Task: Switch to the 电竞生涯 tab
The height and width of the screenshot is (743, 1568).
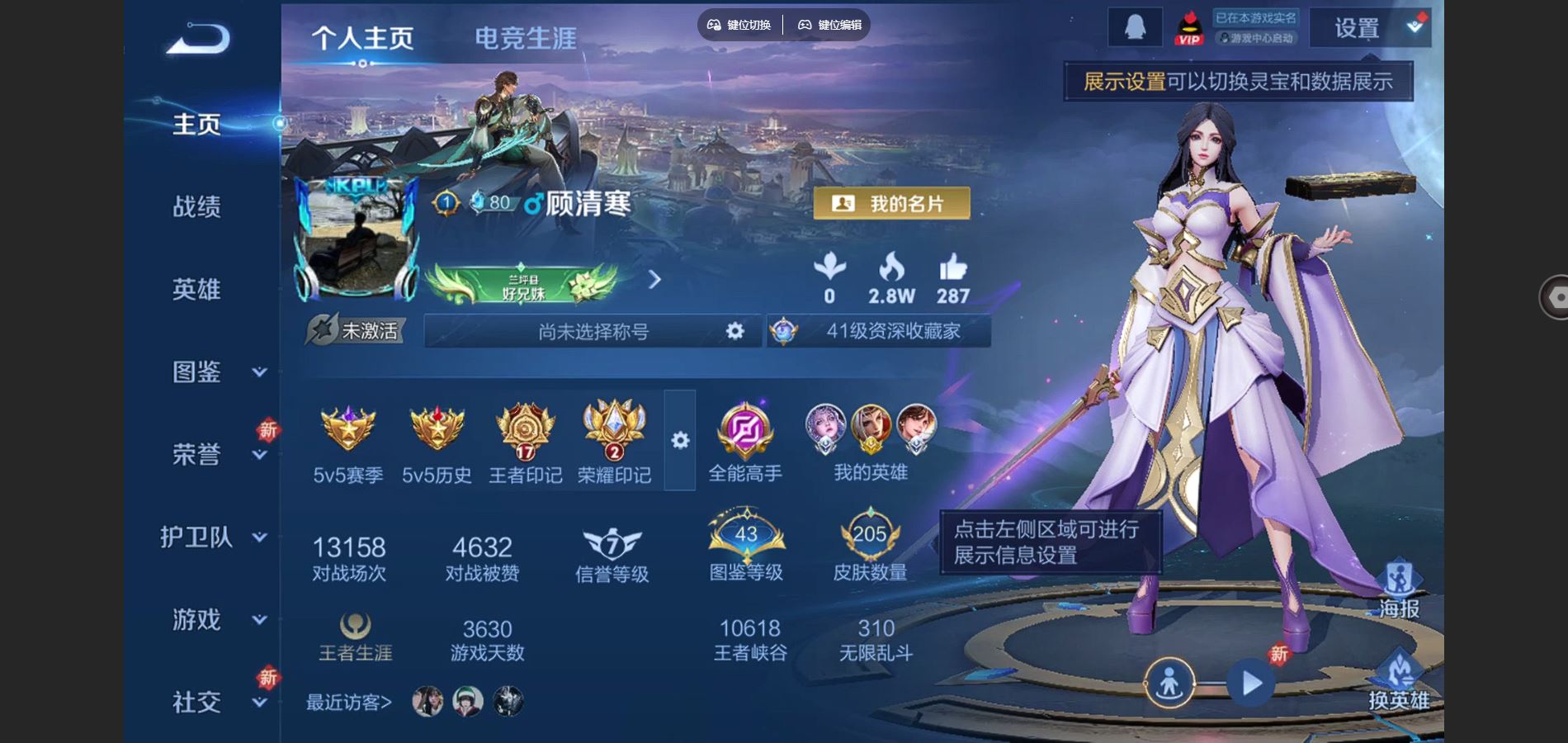Action: (x=525, y=38)
